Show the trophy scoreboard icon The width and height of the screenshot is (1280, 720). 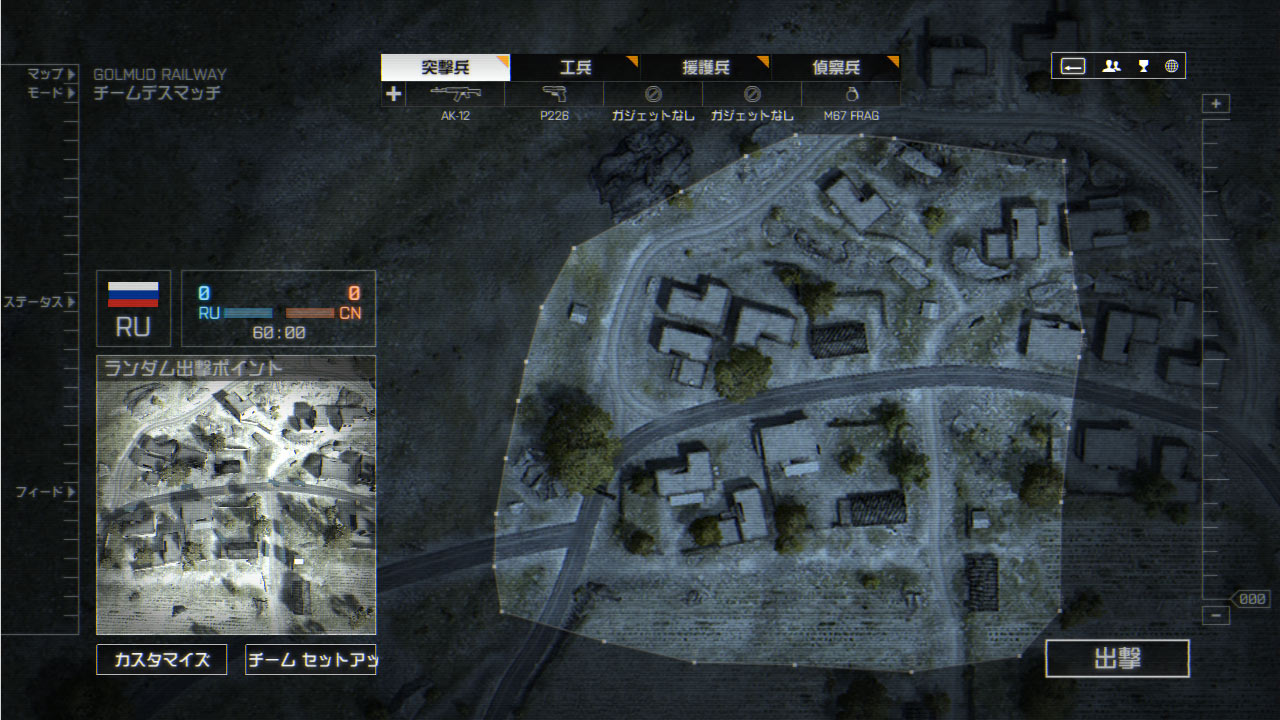[1143, 67]
